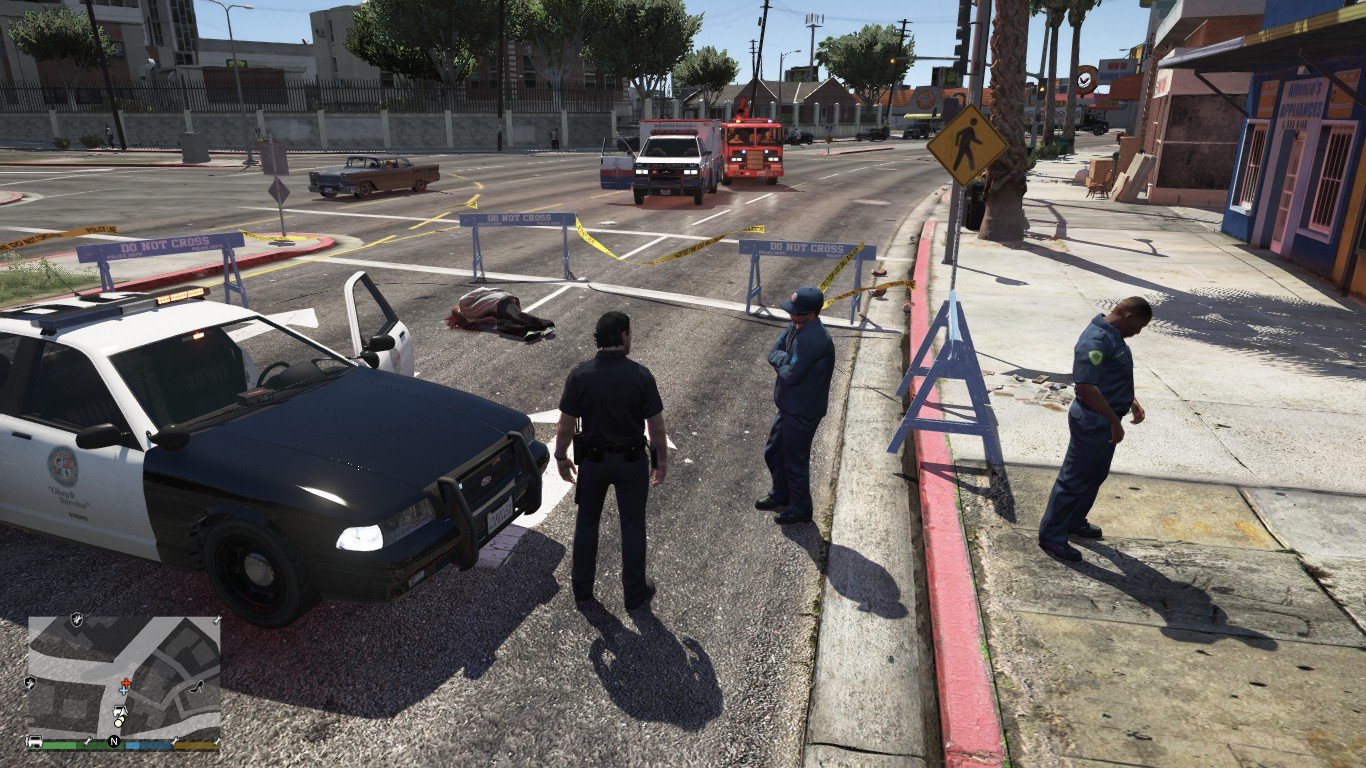Click the blue armor bar segment
This screenshot has width=1366, height=768.
point(147,745)
